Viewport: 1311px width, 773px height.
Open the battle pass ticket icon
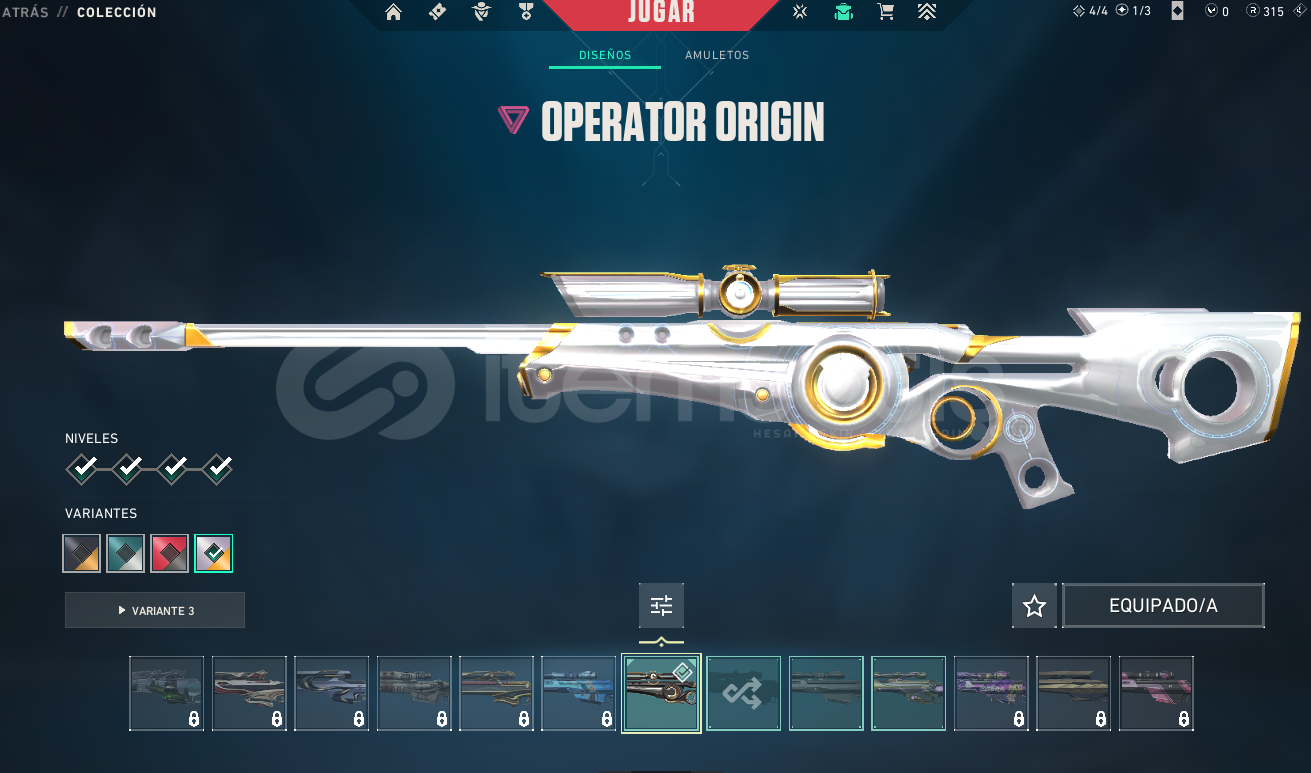click(x=437, y=12)
